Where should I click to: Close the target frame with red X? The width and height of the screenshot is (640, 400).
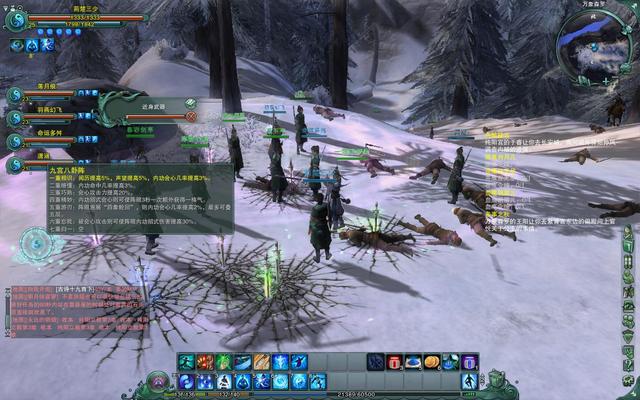pos(190,117)
